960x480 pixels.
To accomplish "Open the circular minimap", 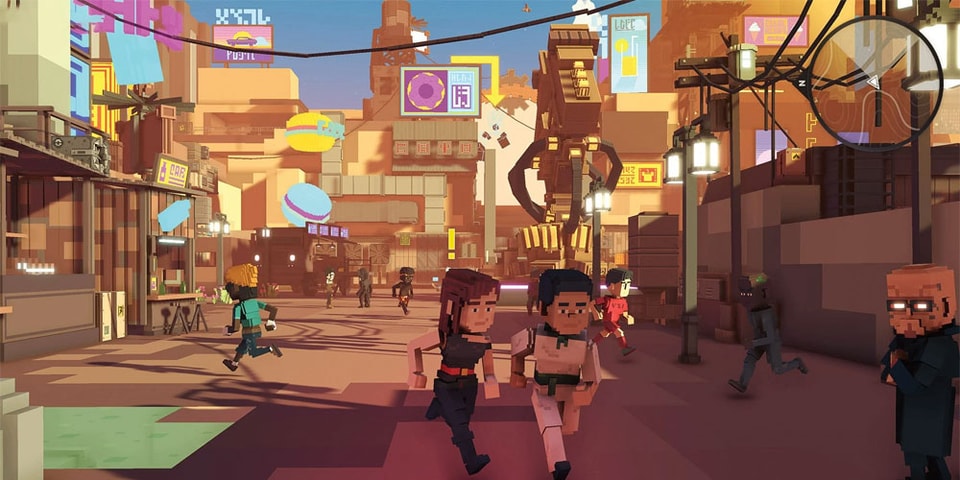I will tap(875, 82).
